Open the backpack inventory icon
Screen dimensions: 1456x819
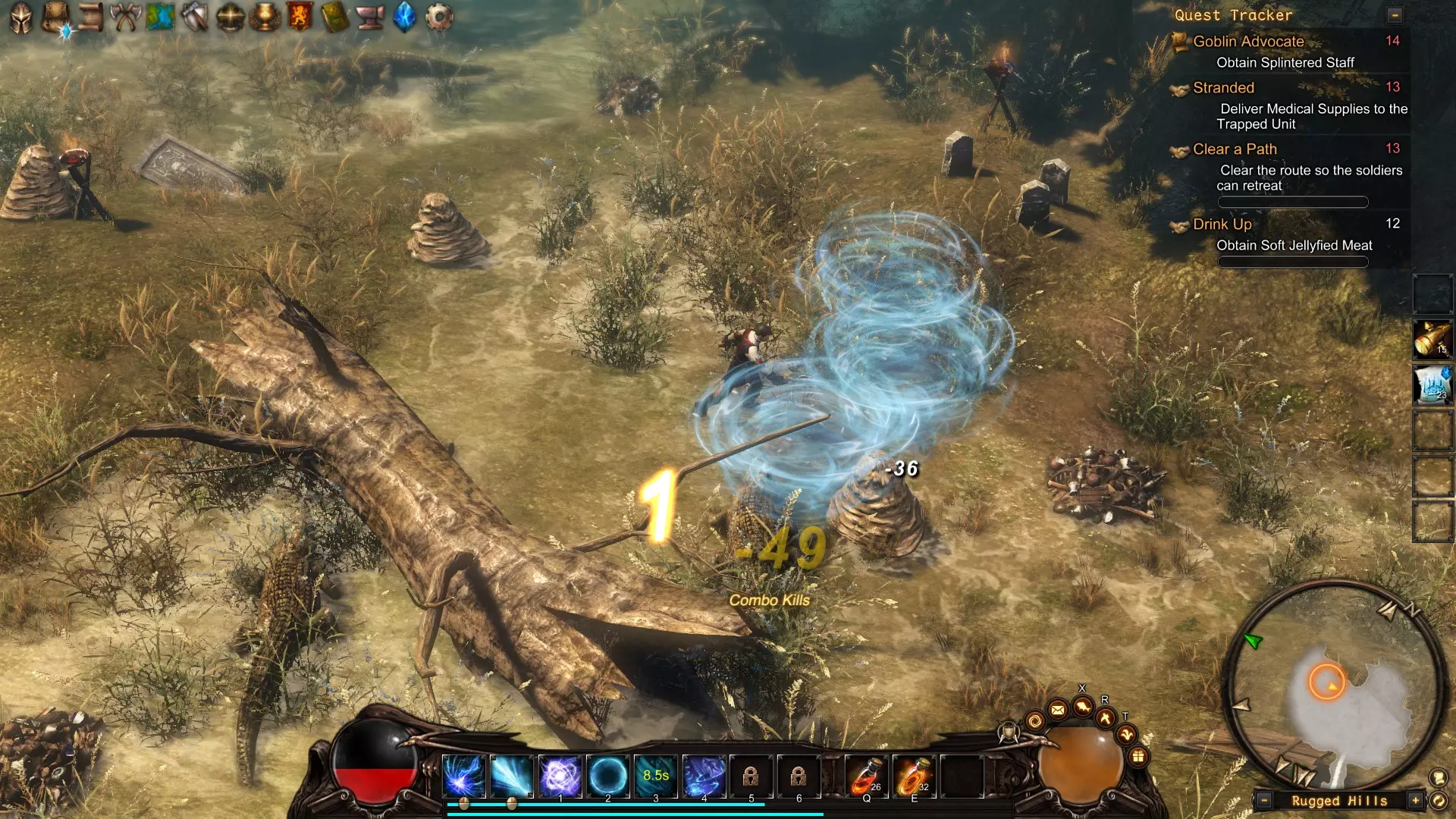(x=55, y=17)
